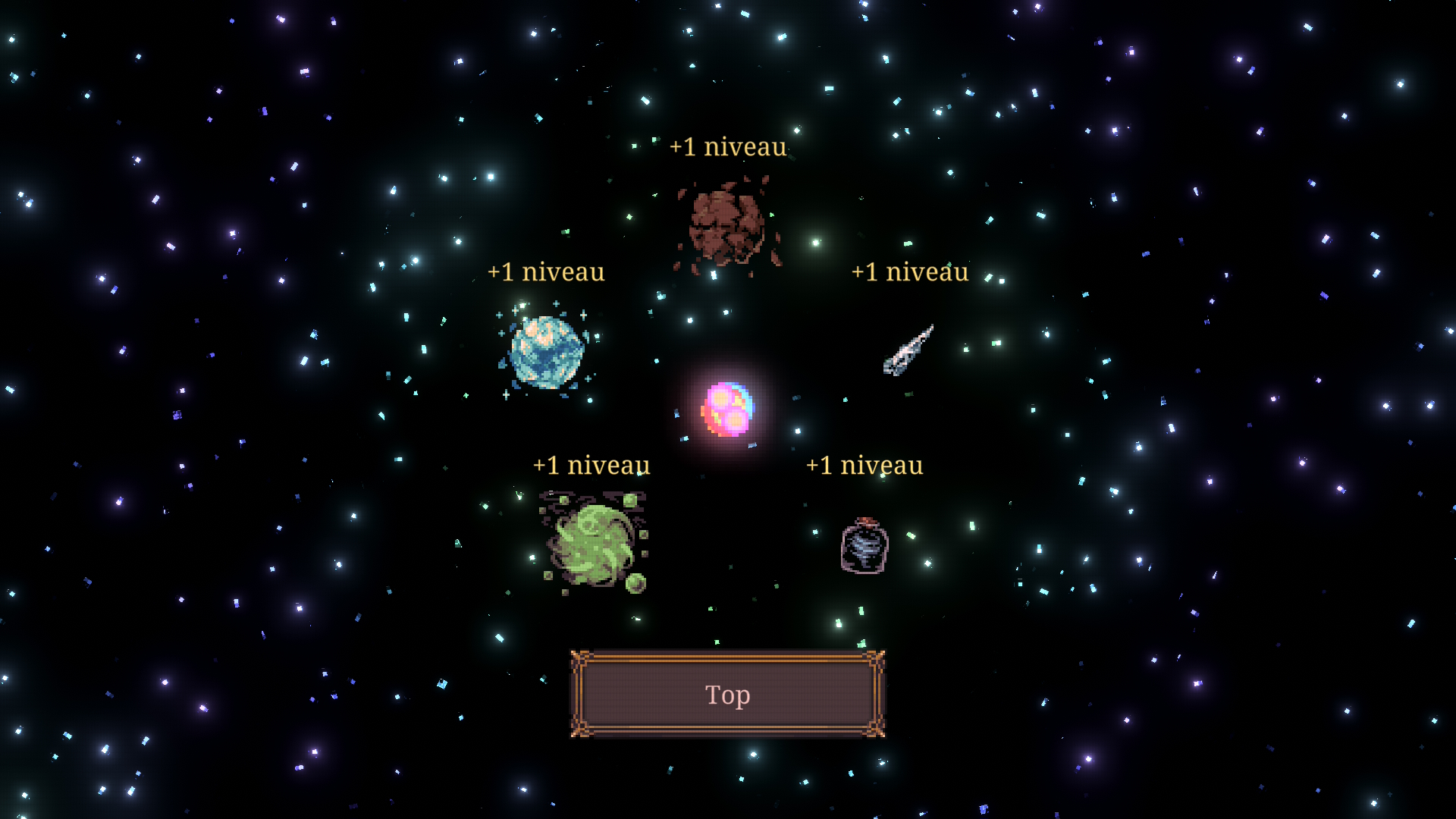Click the glowing rainbow orb
1456x819 pixels.
click(x=727, y=409)
